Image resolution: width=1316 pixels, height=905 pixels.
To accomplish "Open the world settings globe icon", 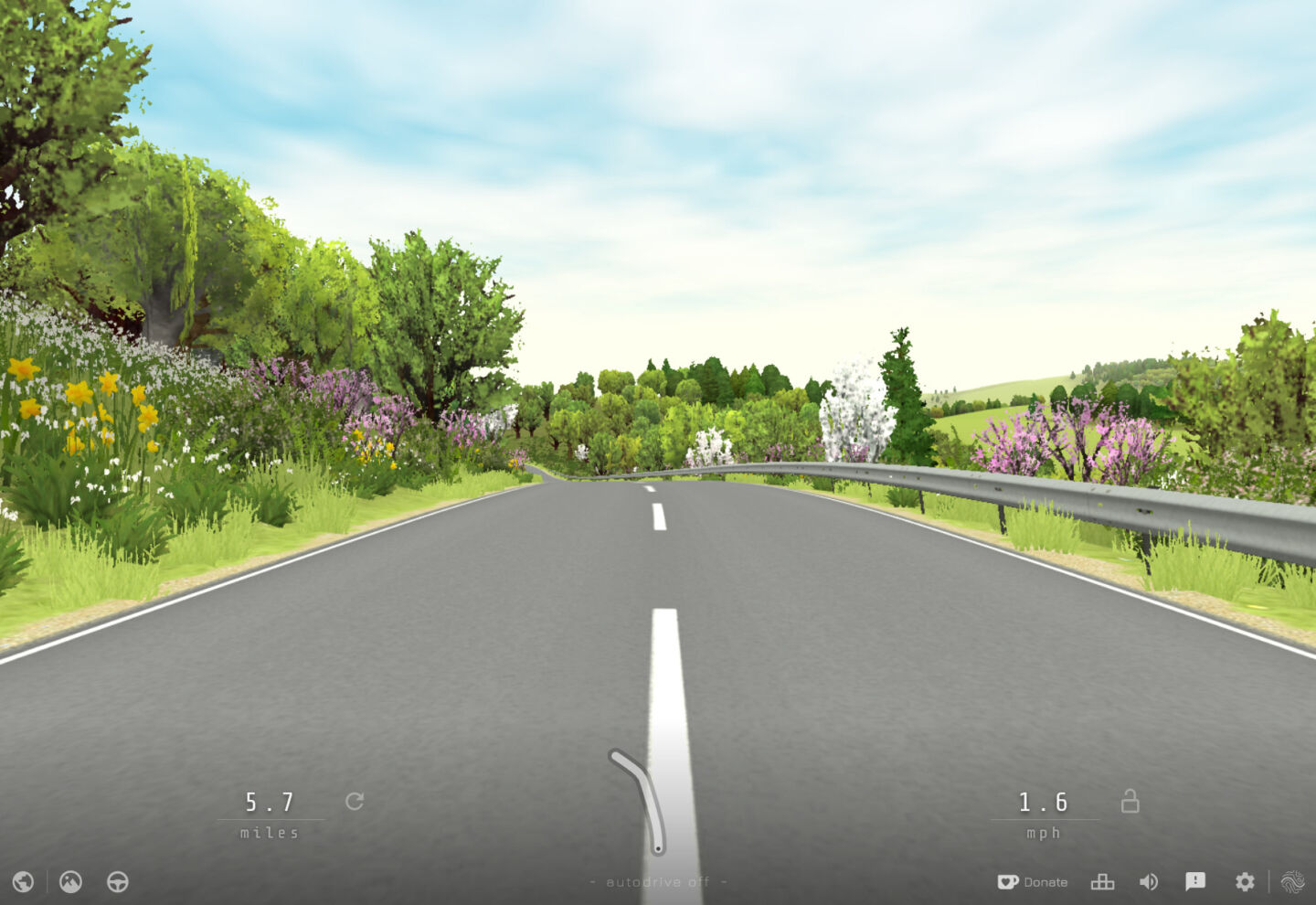I will [x=24, y=881].
